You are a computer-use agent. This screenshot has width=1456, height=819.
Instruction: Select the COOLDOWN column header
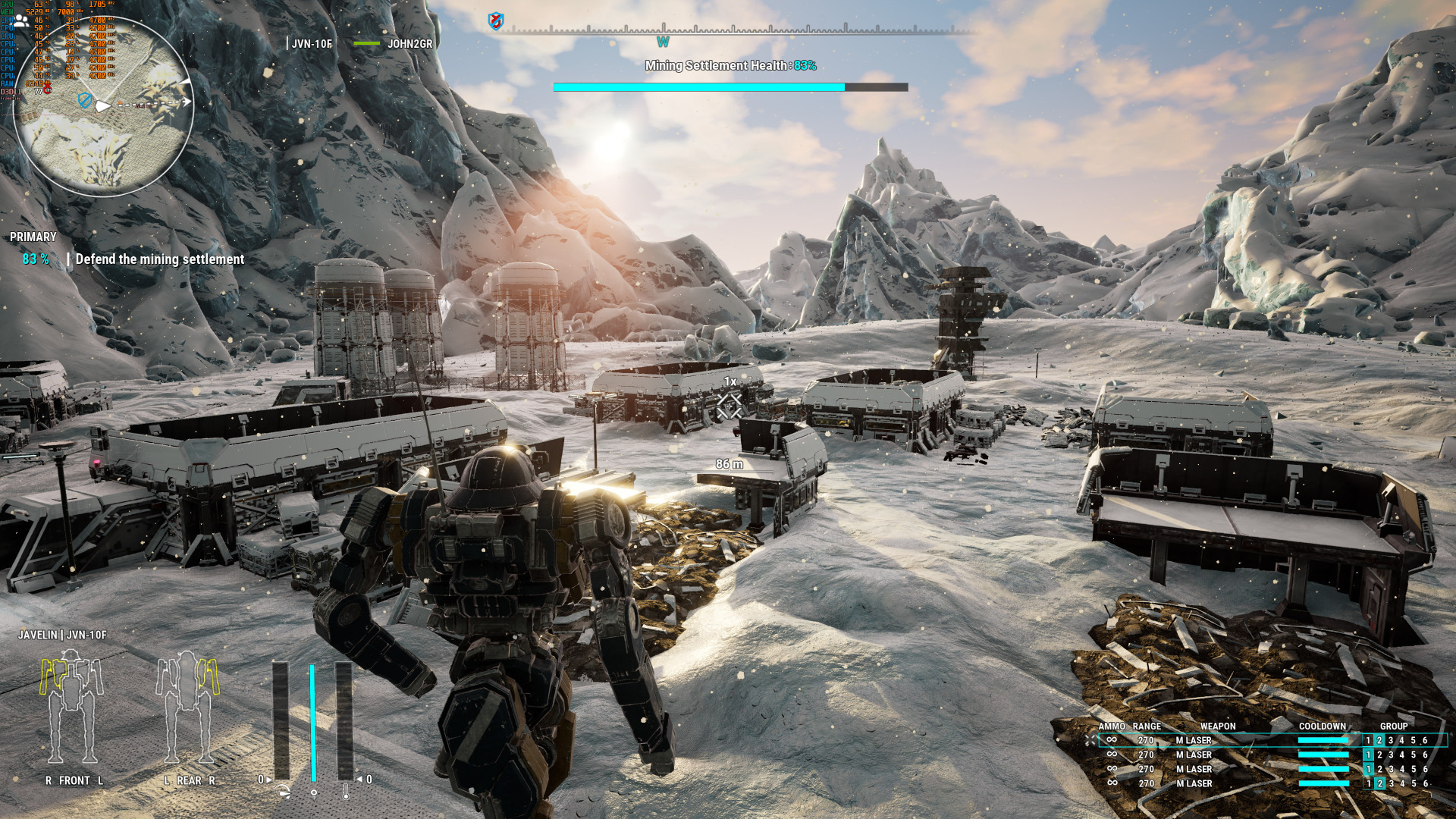click(x=1323, y=726)
